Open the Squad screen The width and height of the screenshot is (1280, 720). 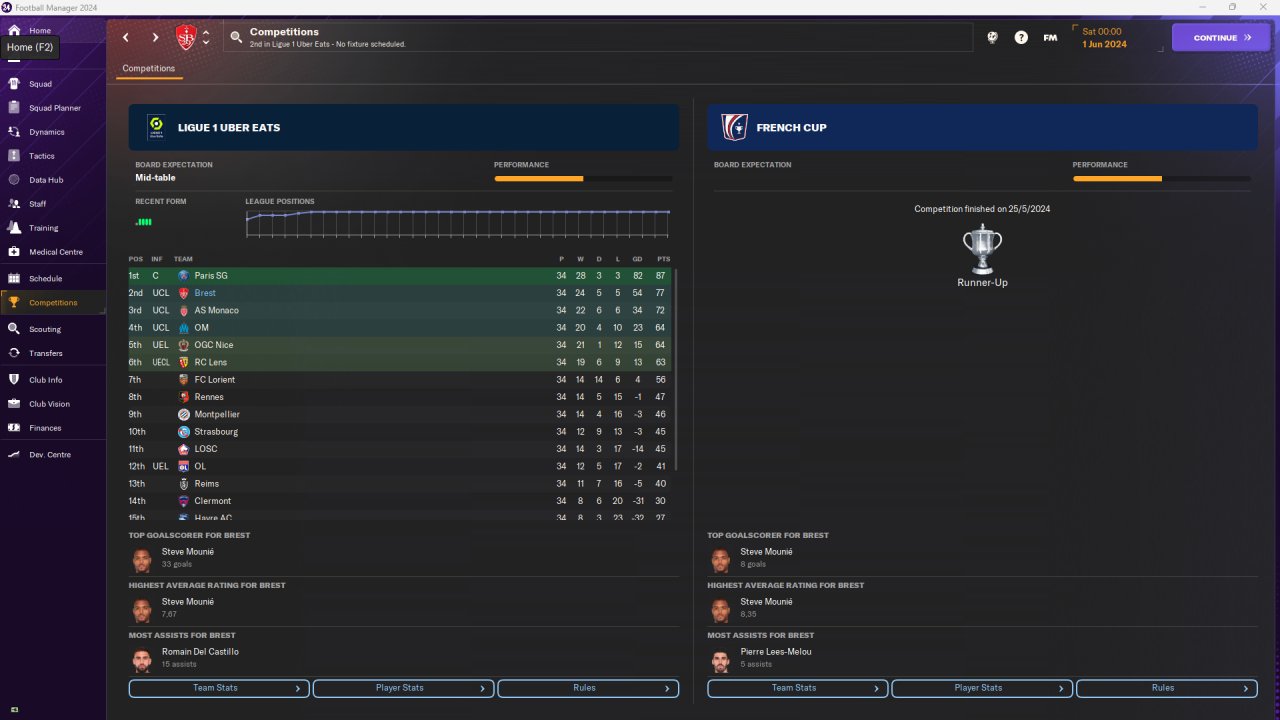pyautogui.click(x=40, y=84)
